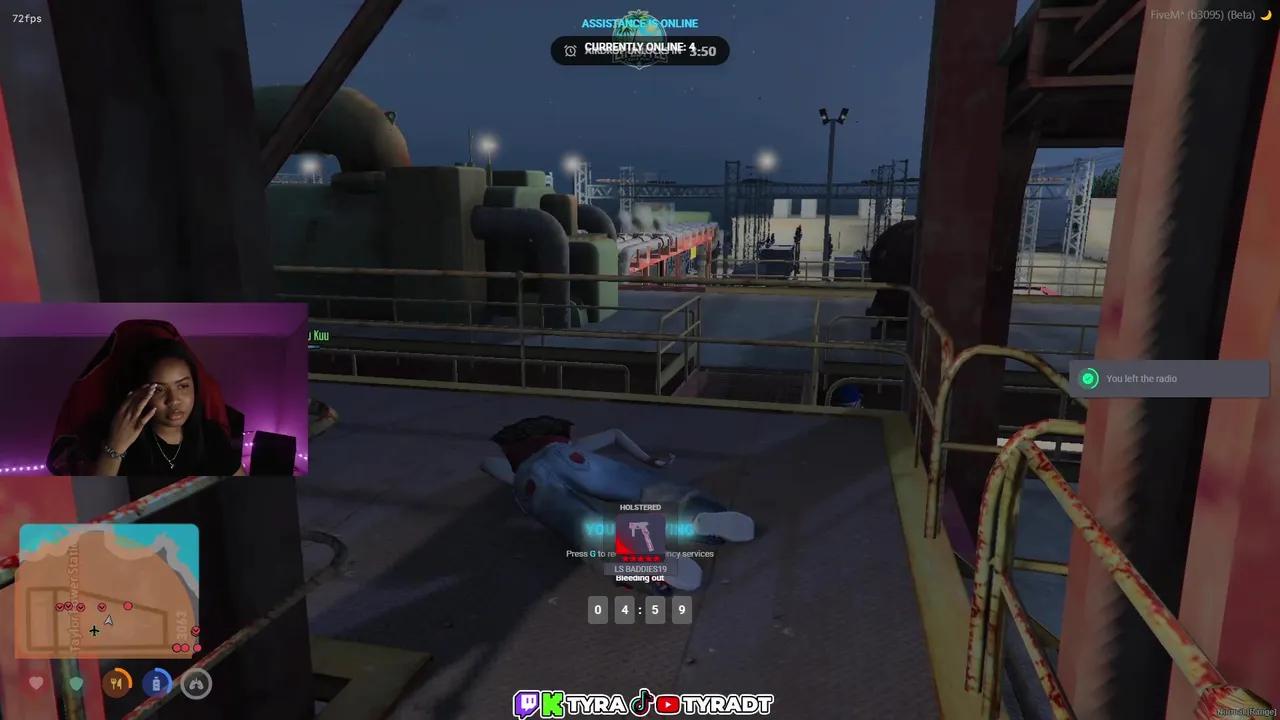Expand the ASSISTANCE IS ONLINE banner
The width and height of the screenshot is (1280, 720).
click(639, 23)
